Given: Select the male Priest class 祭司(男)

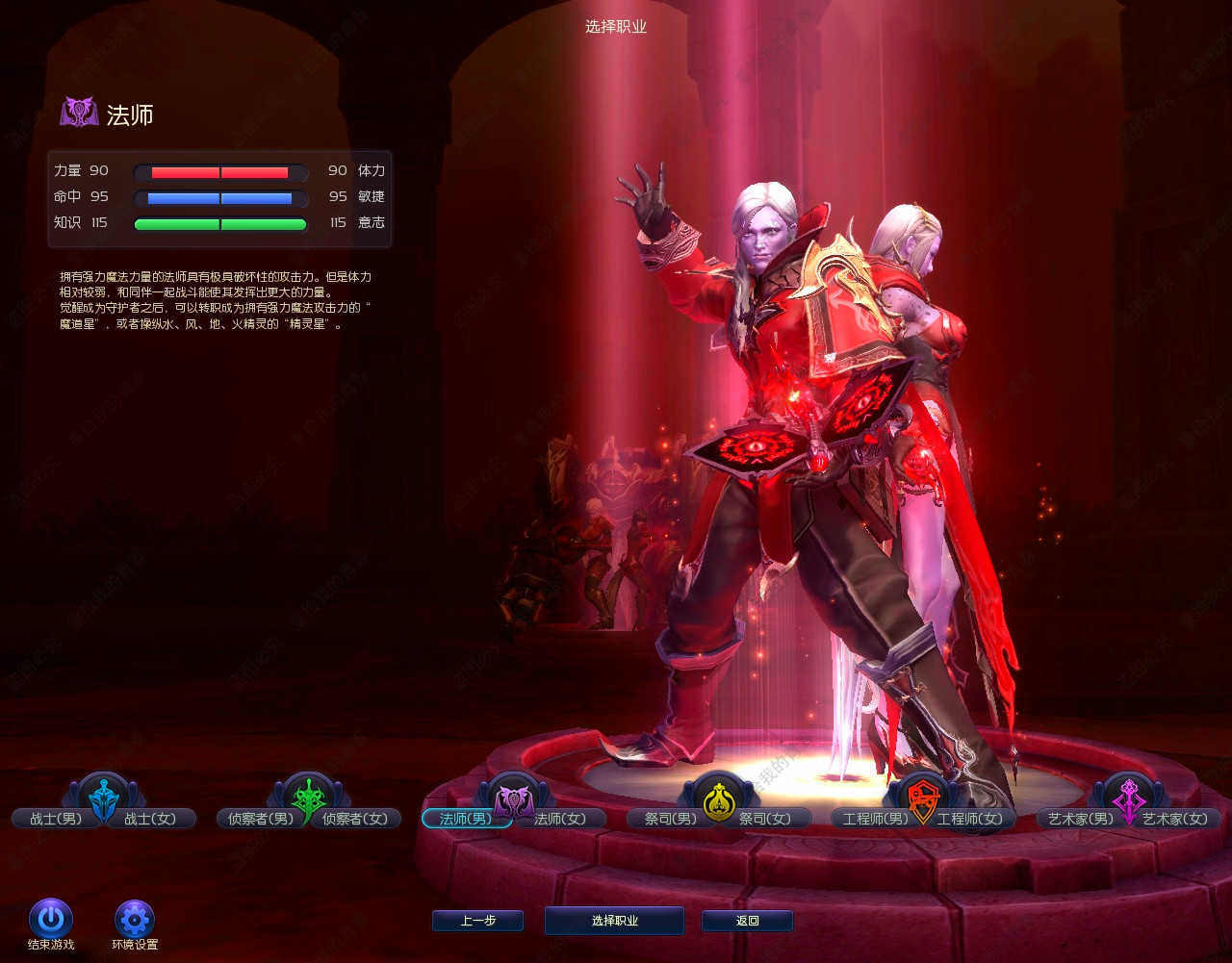Looking at the screenshot, I should pos(670,819).
